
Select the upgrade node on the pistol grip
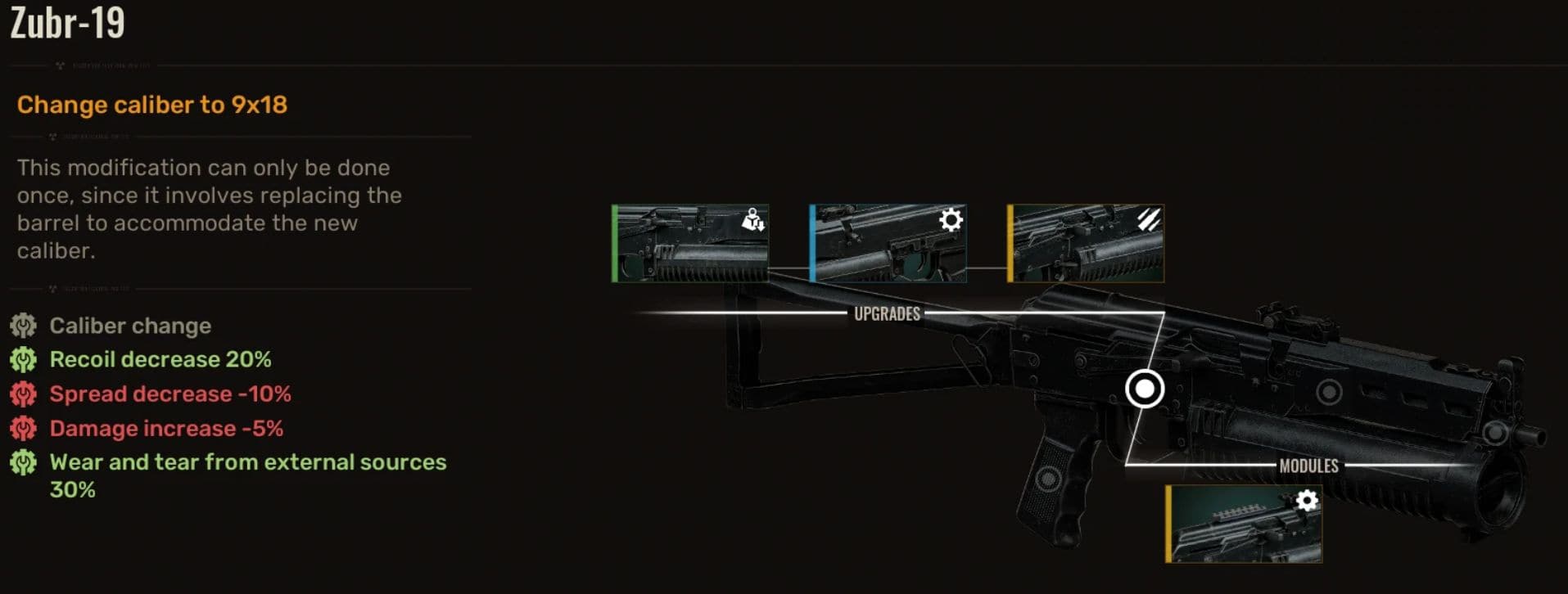(x=1047, y=479)
